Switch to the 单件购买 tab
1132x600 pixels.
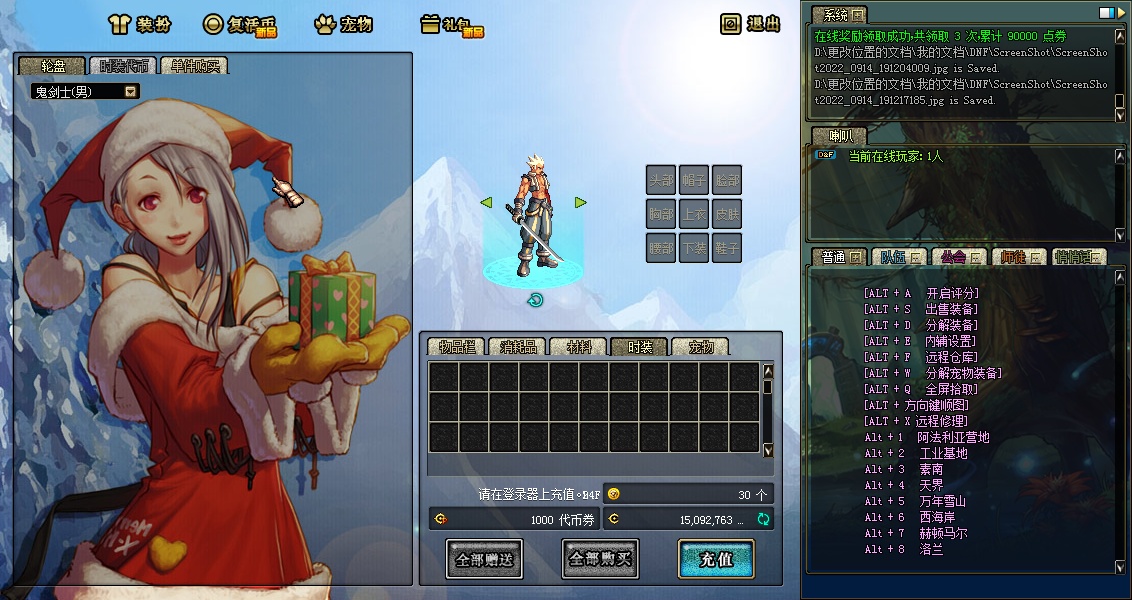[x=194, y=66]
